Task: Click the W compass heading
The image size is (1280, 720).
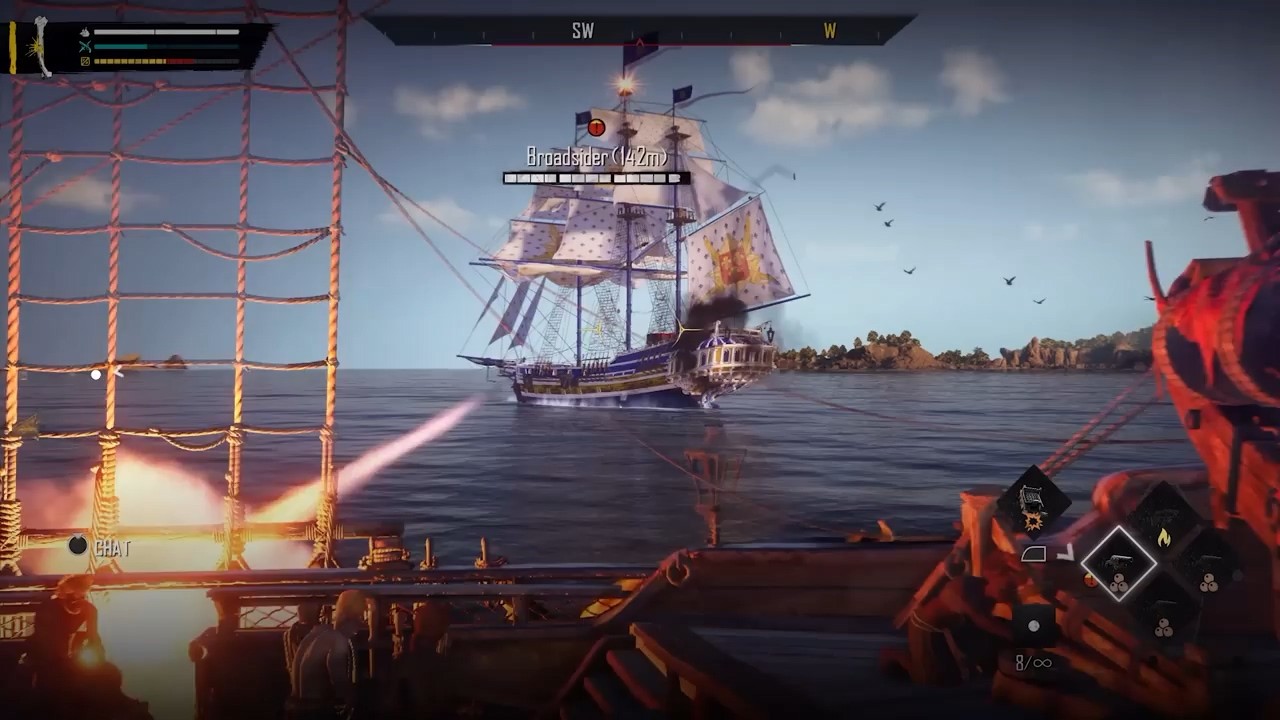Action: pyautogui.click(x=829, y=31)
